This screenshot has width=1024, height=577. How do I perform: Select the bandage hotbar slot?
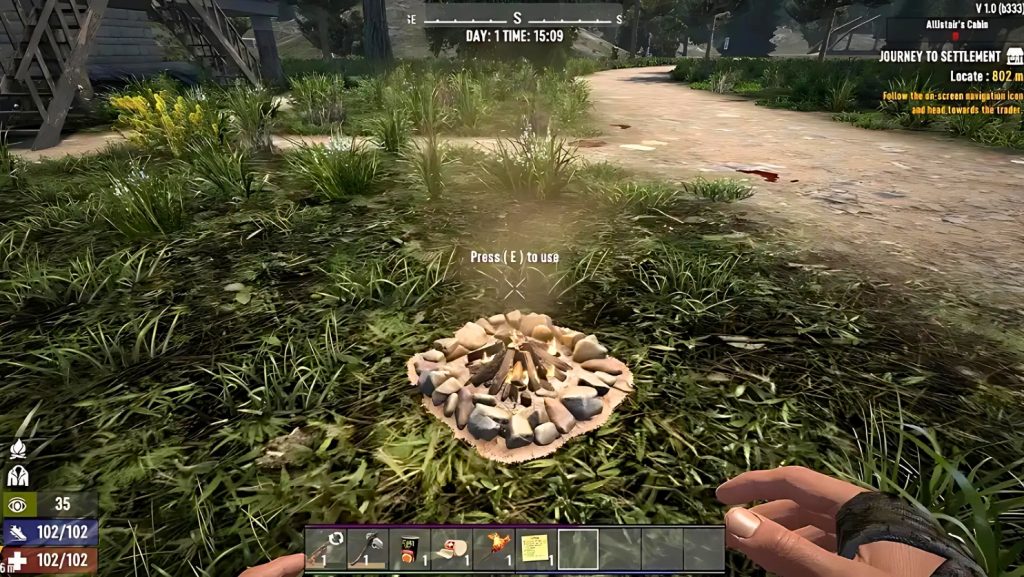click(451, 549)
